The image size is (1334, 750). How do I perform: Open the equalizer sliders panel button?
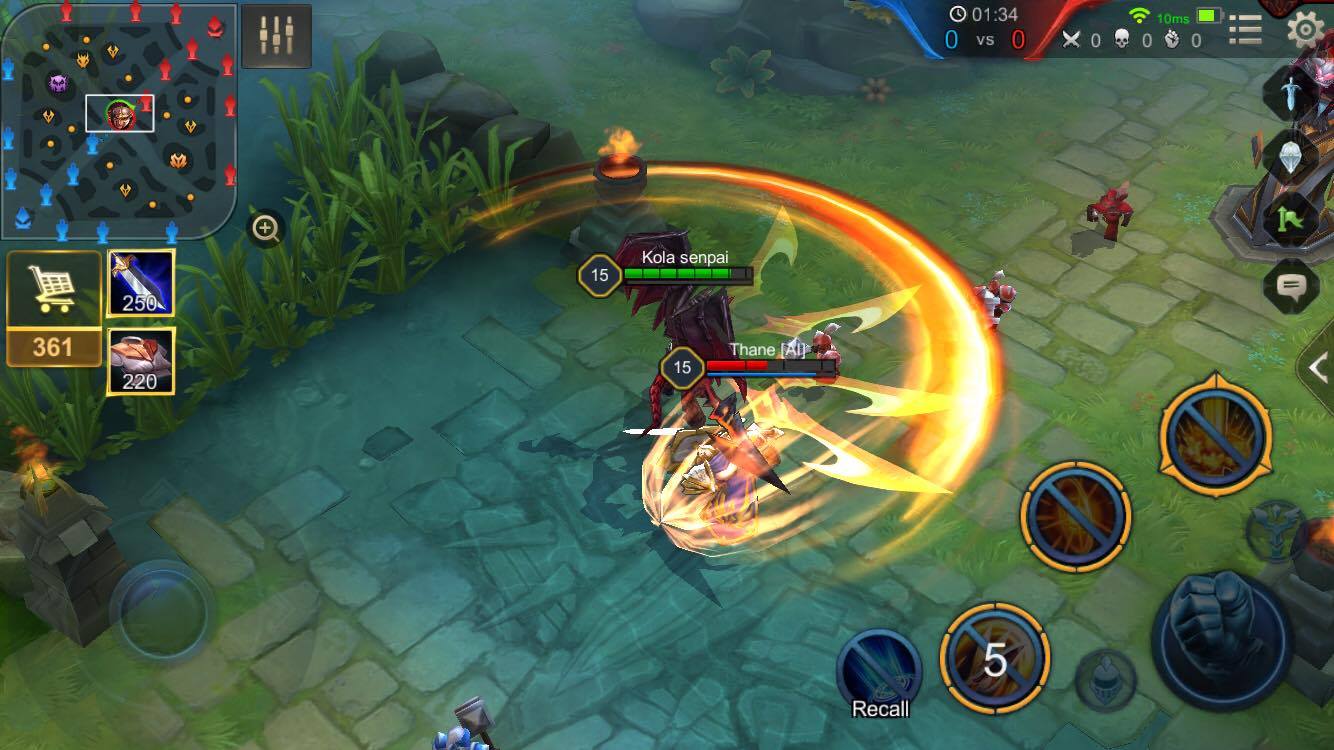click(276, 36)
